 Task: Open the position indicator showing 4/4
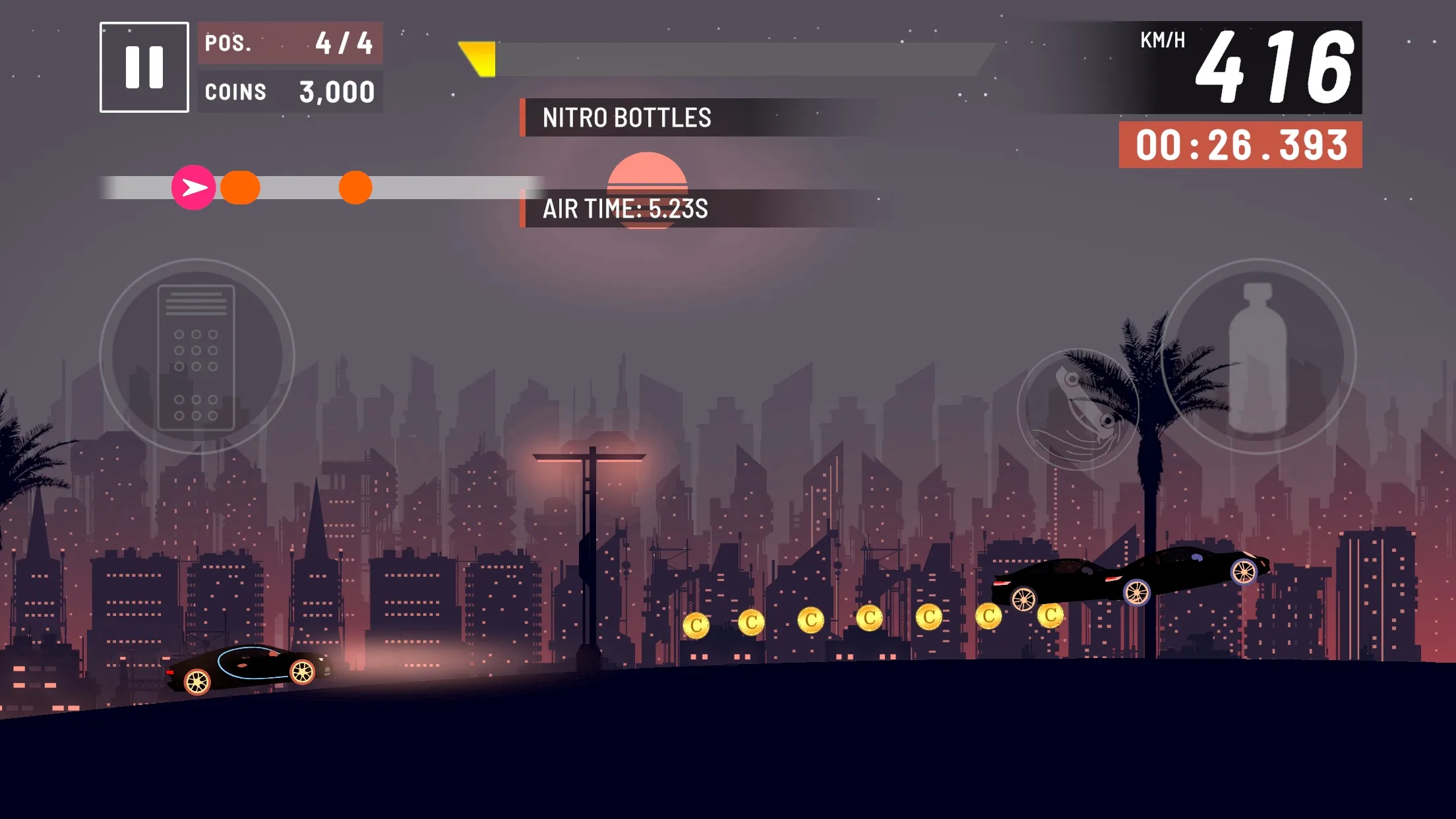tap(289, 44)
